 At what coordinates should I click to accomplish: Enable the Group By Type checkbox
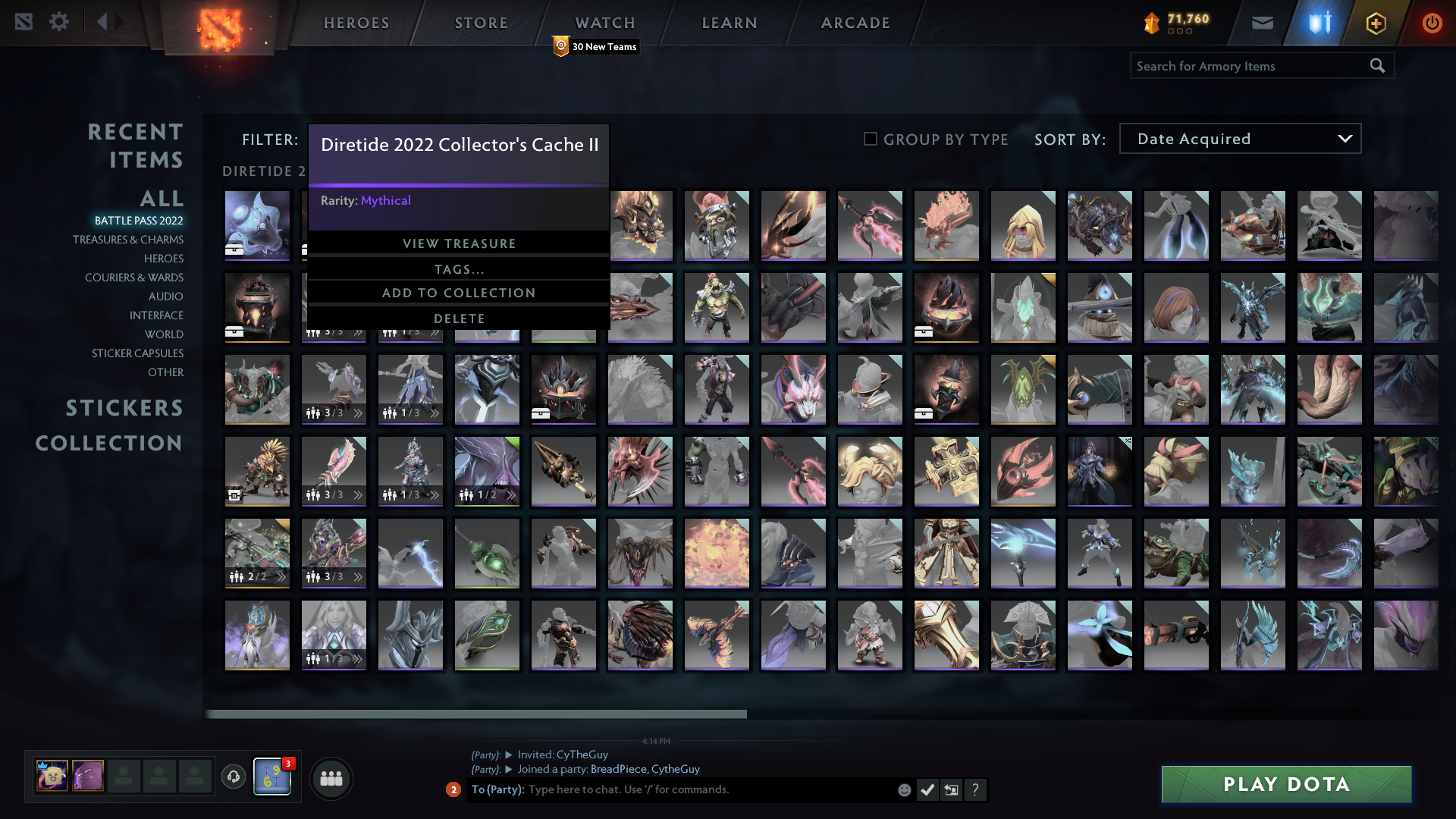pos(869,139)
